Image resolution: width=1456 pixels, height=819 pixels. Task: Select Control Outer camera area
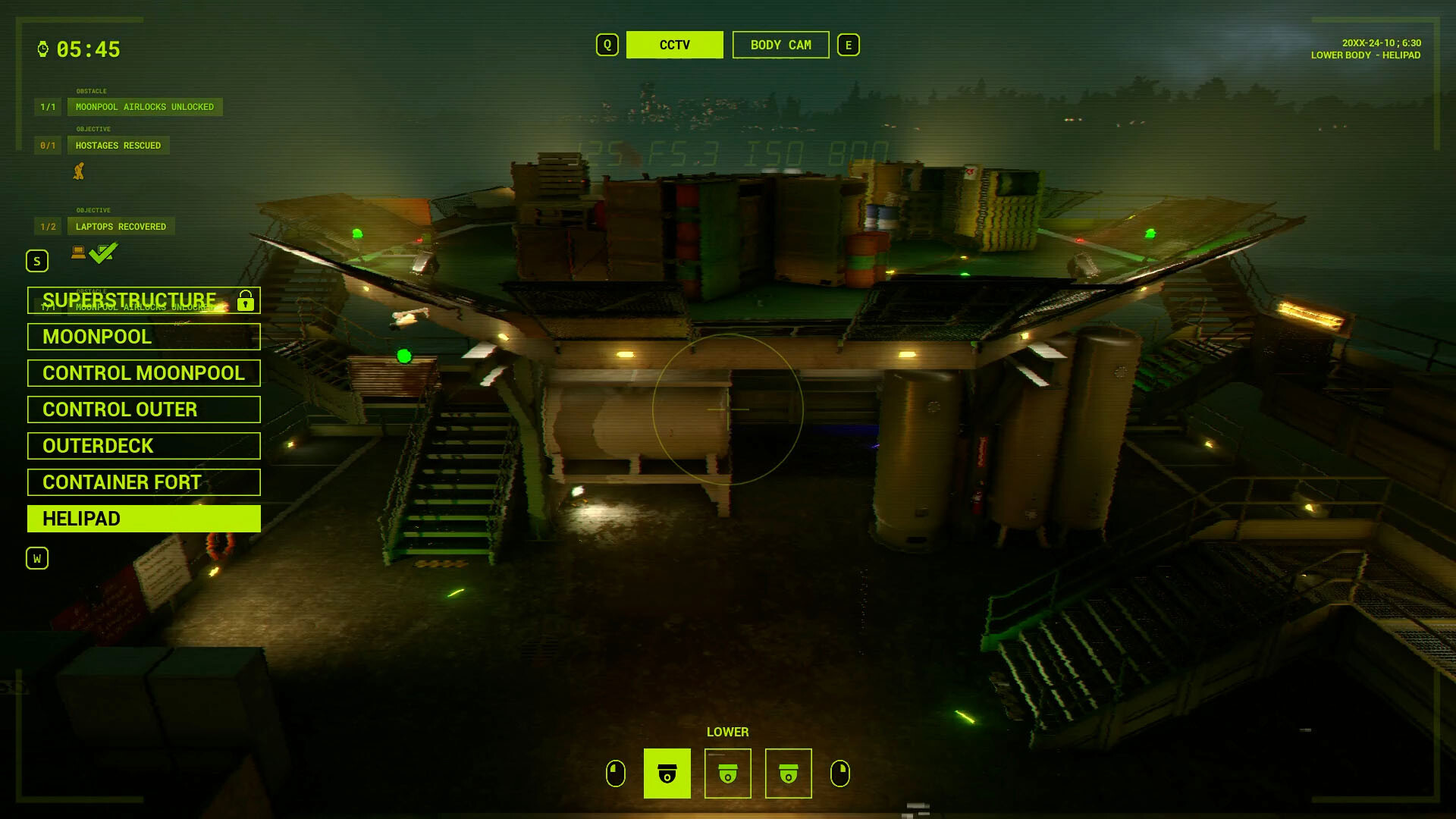[143, 409]
